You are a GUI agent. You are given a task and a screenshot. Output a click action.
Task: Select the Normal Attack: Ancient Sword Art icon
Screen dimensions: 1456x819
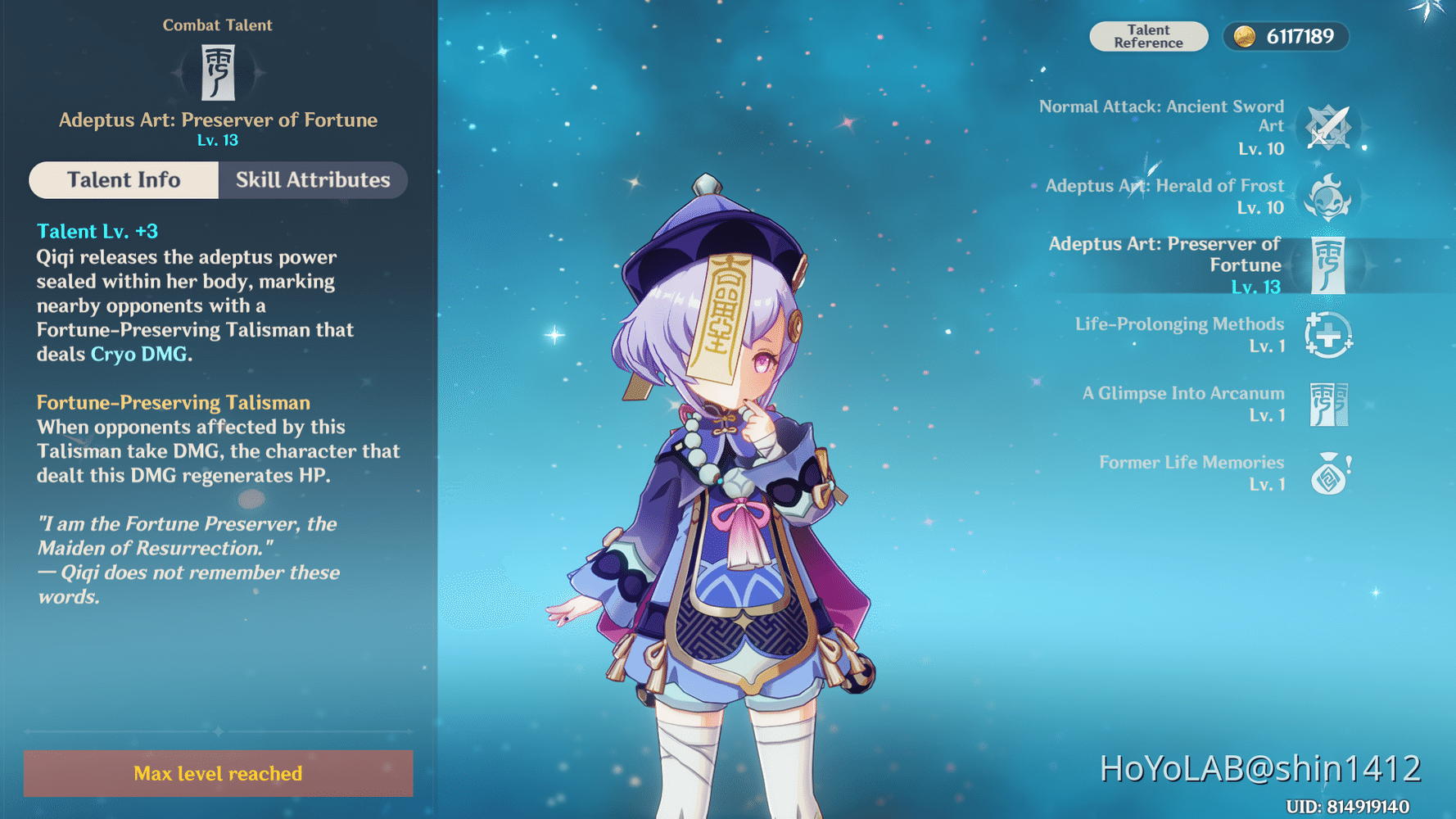pos(1330,127)
